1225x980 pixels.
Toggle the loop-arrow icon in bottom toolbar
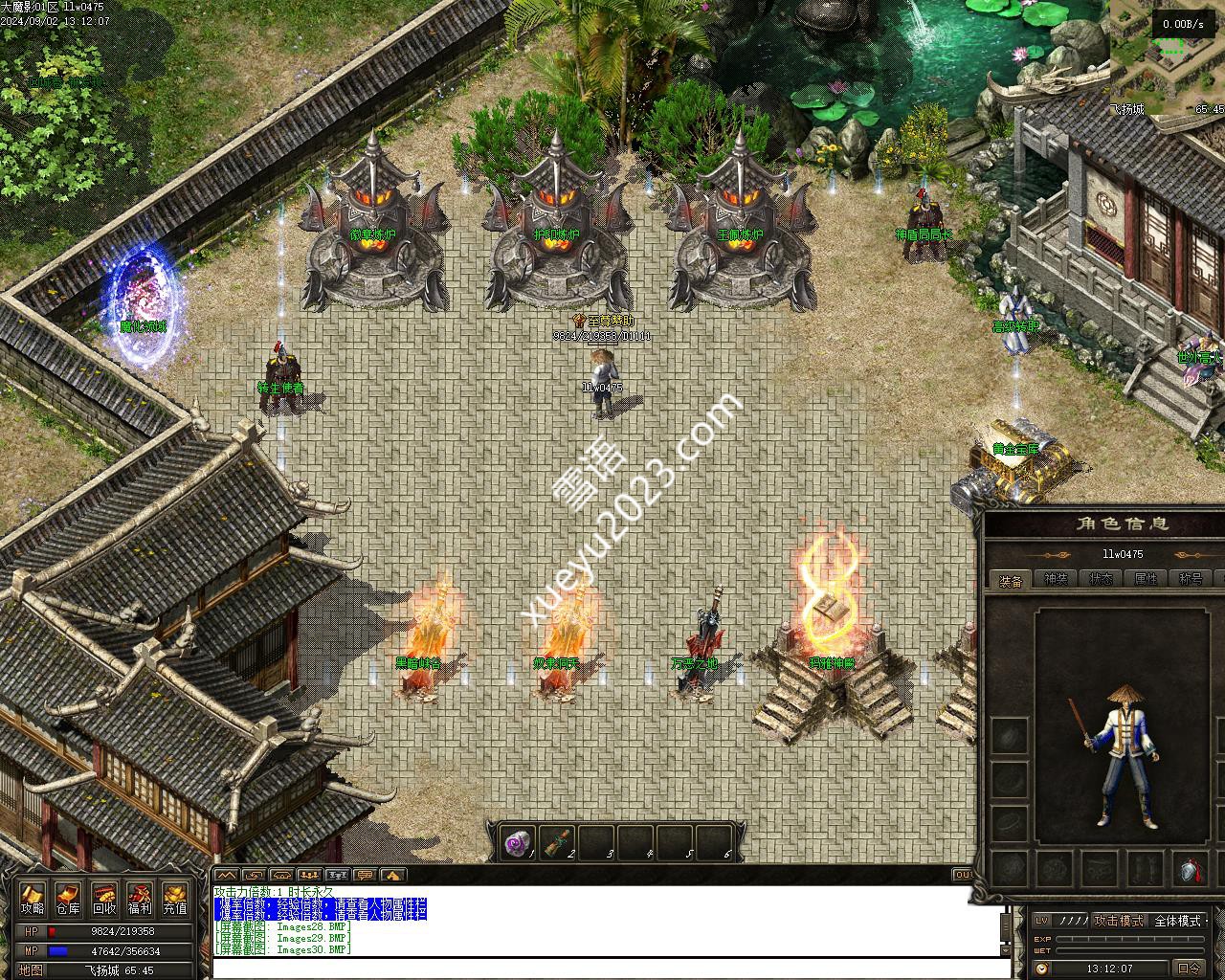253,874
